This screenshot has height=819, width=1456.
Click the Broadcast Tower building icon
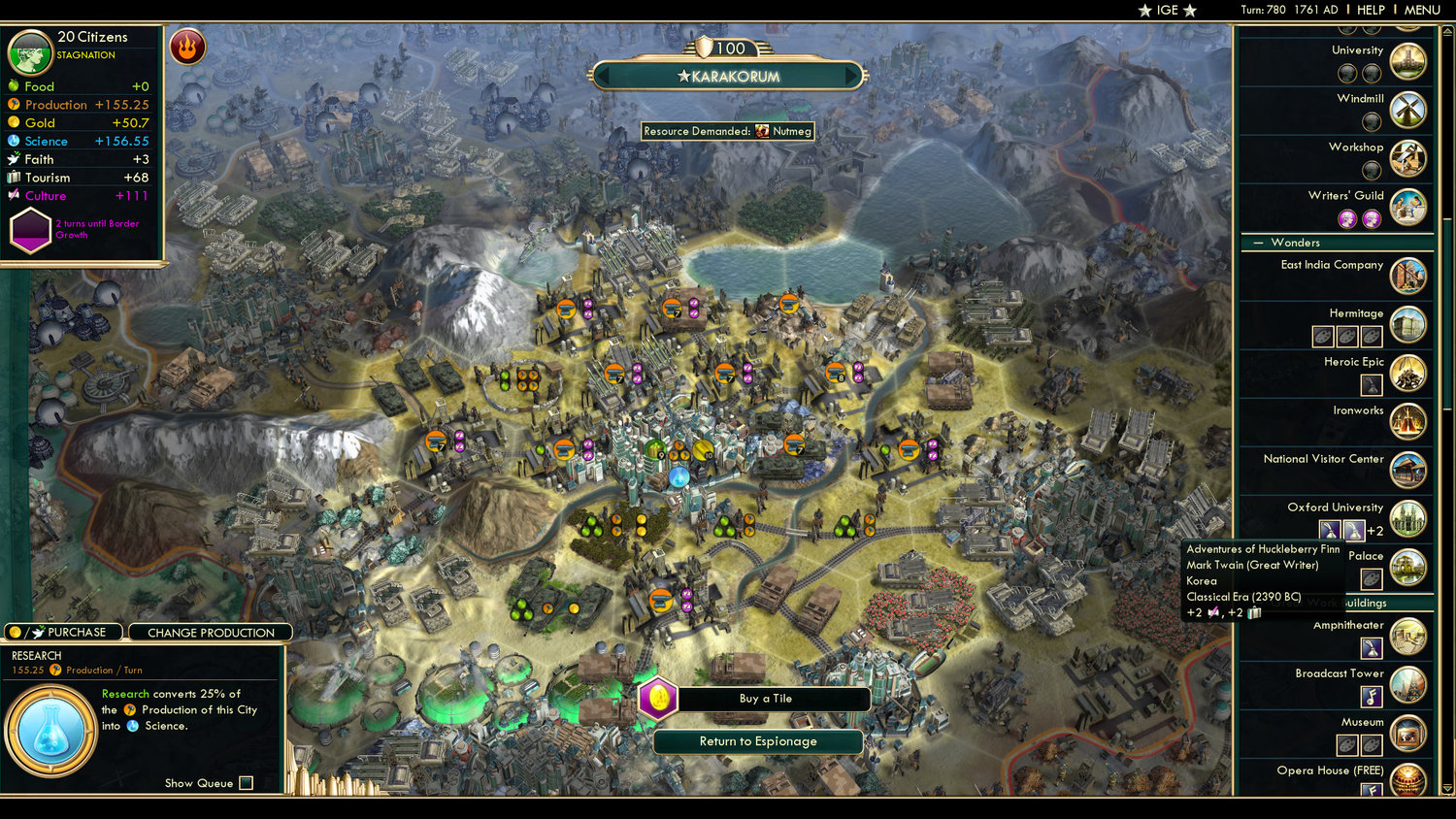1406,684
